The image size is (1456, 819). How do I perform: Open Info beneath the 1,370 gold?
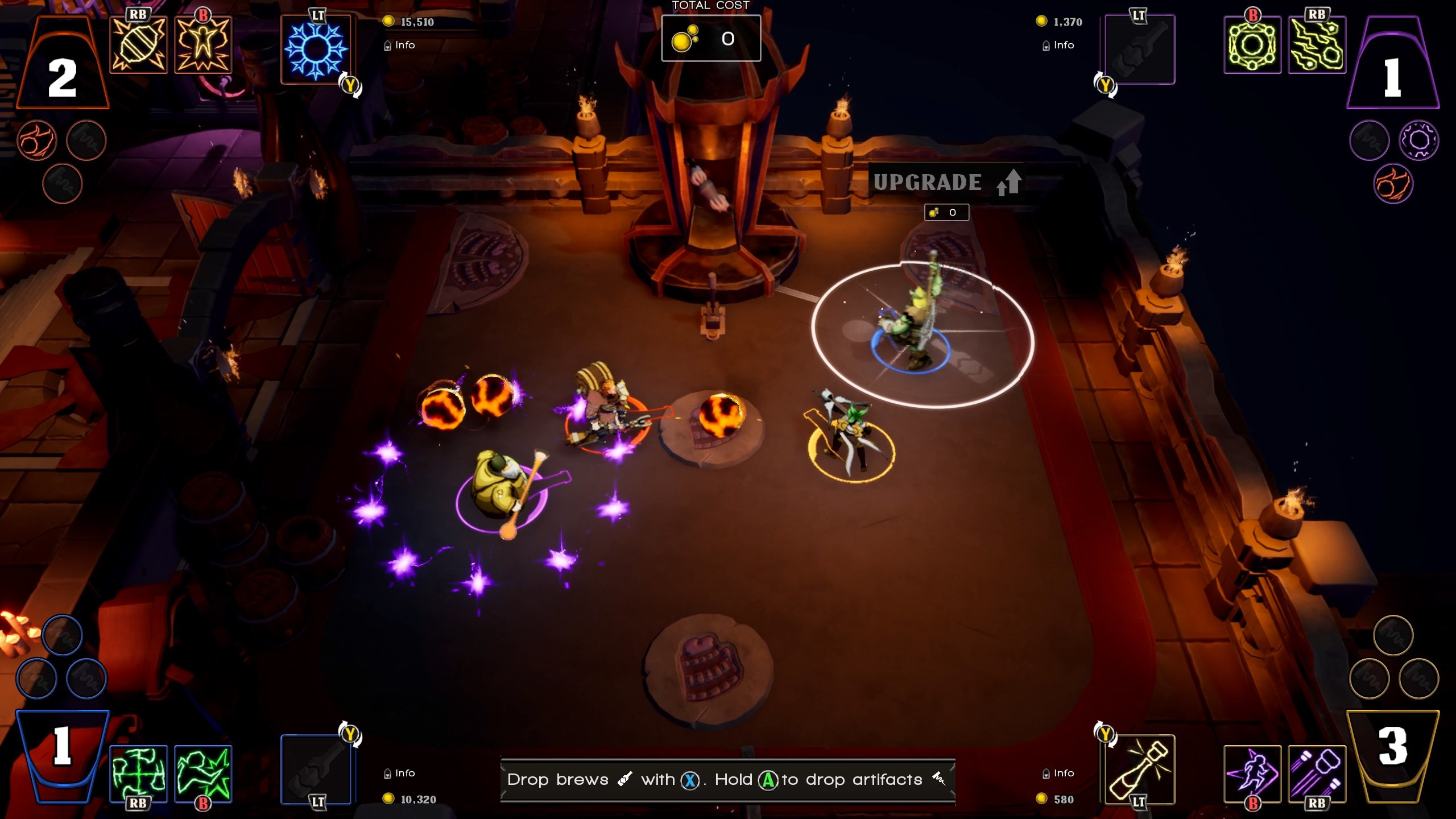1058,45
